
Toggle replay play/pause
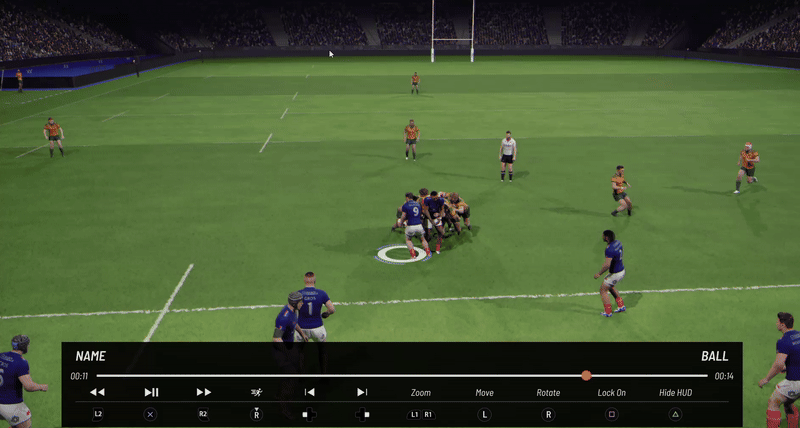[151, 392]
